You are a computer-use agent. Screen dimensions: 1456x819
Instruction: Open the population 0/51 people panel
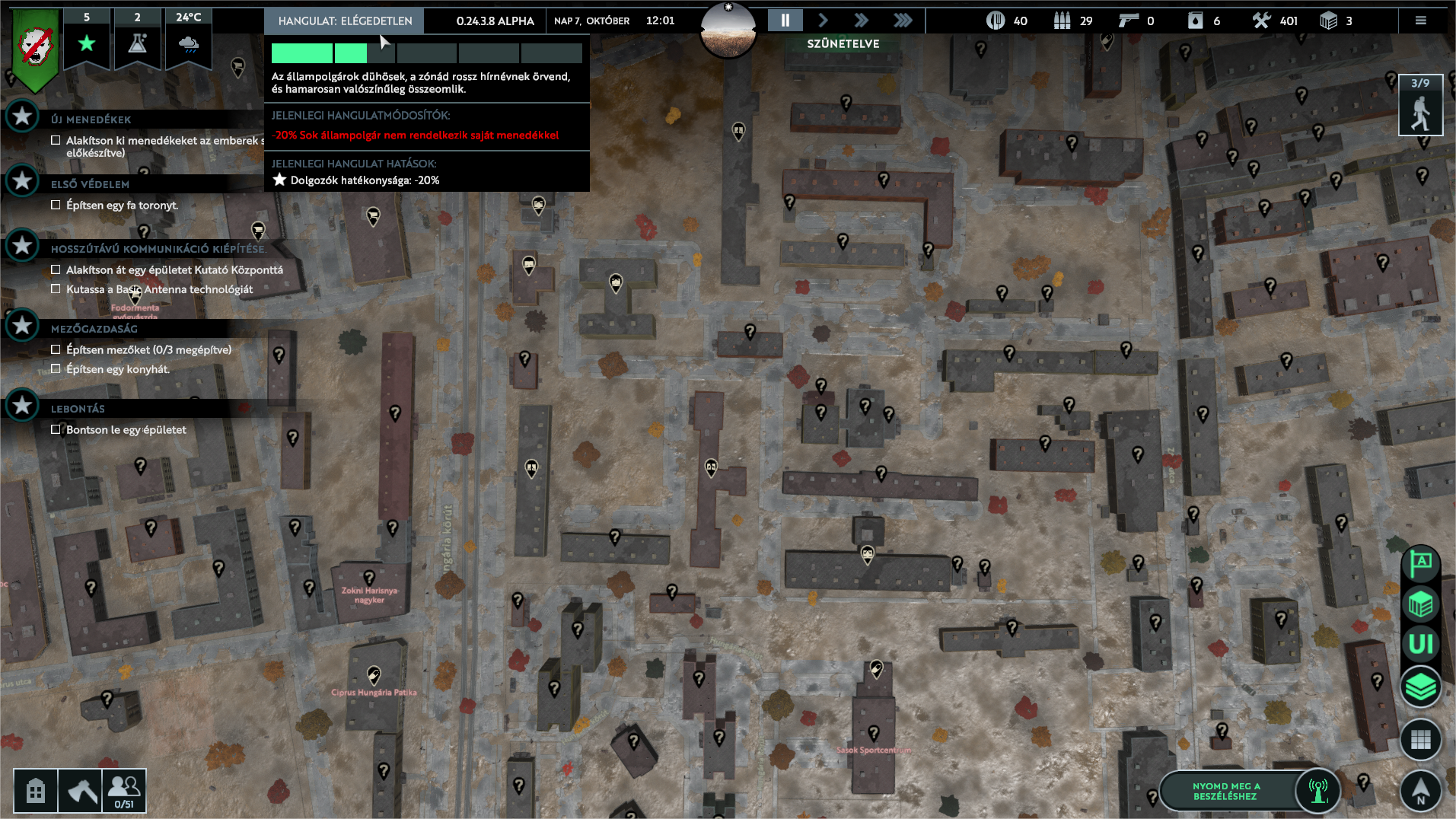(x=124, y=791)
